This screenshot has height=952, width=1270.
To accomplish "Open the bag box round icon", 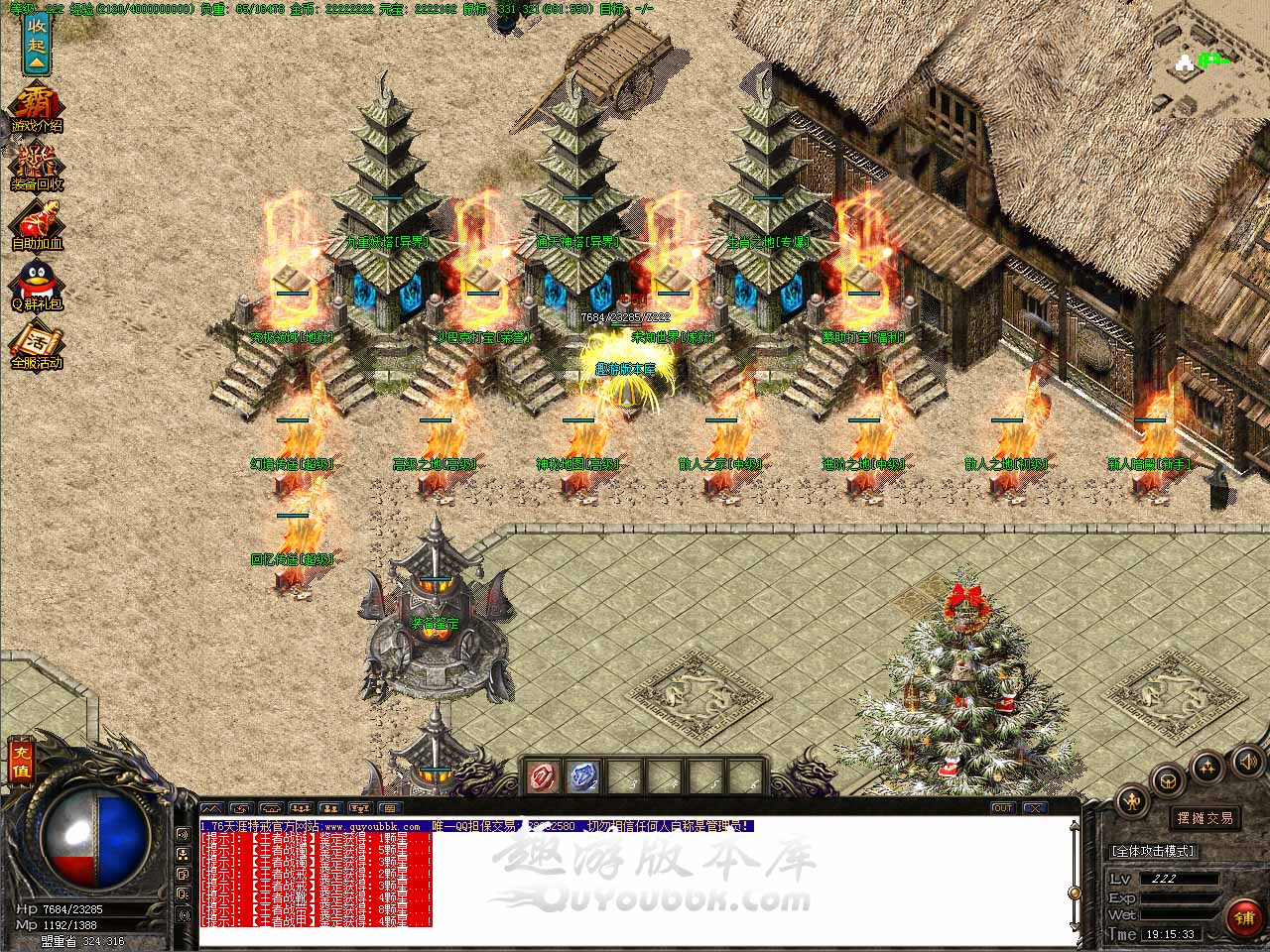I will pos(1169,778).
